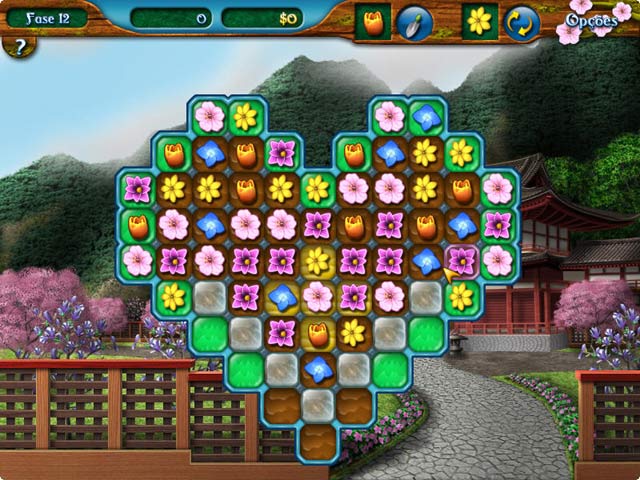The image size is (640, 480).
Task: Select the lowest blue flower tile on board
Action: pos(318,369)
